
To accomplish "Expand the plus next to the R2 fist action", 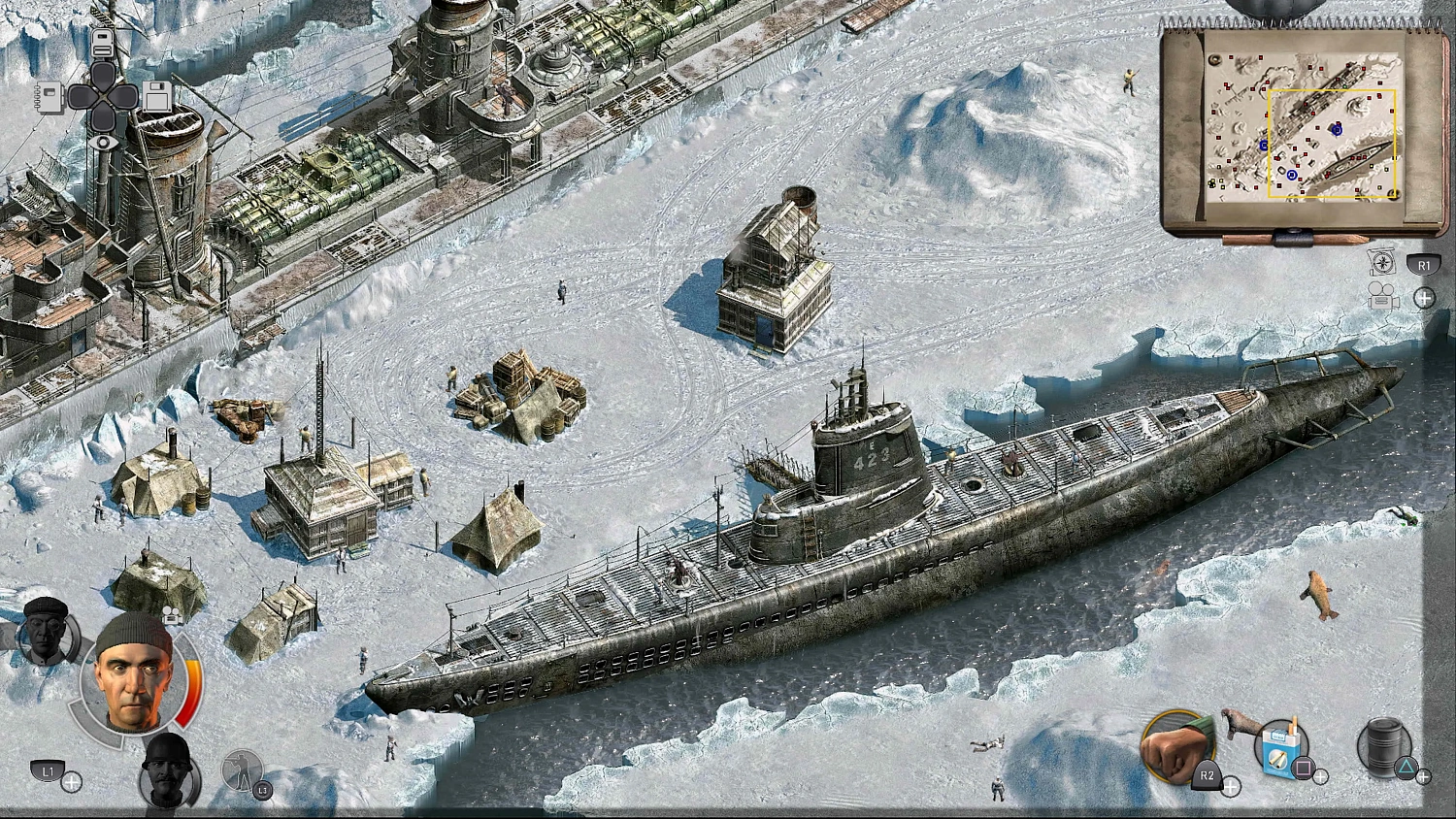I will tap(1232, 786).
